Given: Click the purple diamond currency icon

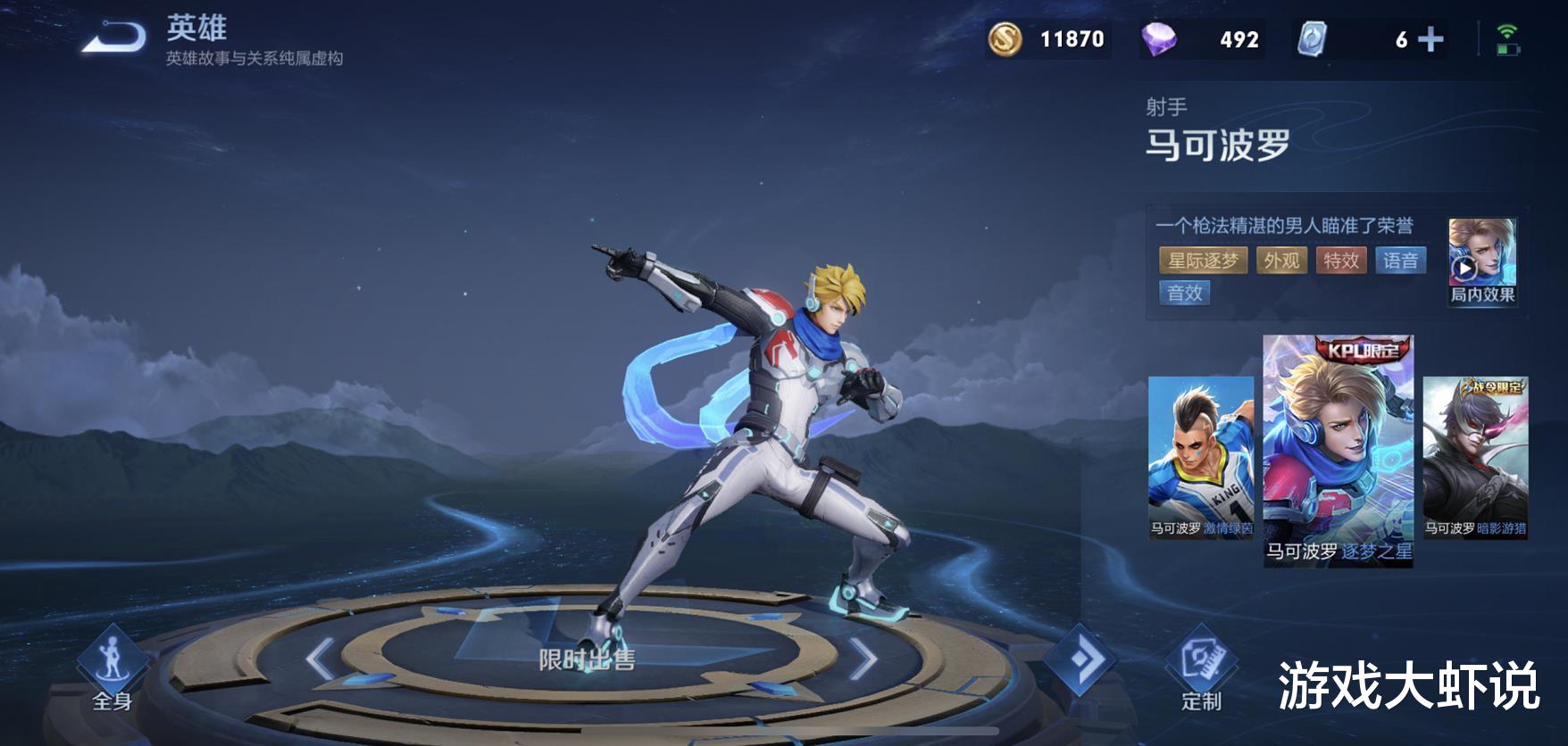Looking at the screenshot, I should [1159, 39].
